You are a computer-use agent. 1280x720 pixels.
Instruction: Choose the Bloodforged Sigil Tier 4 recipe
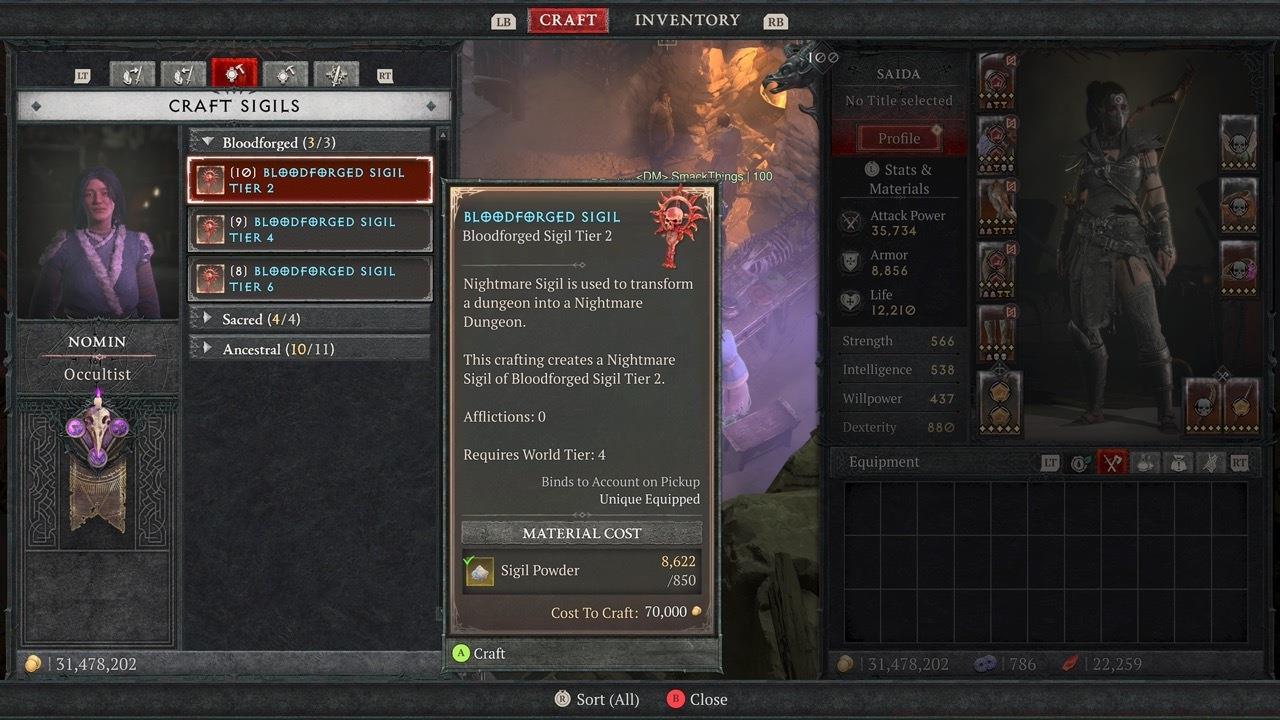(310, 229)
